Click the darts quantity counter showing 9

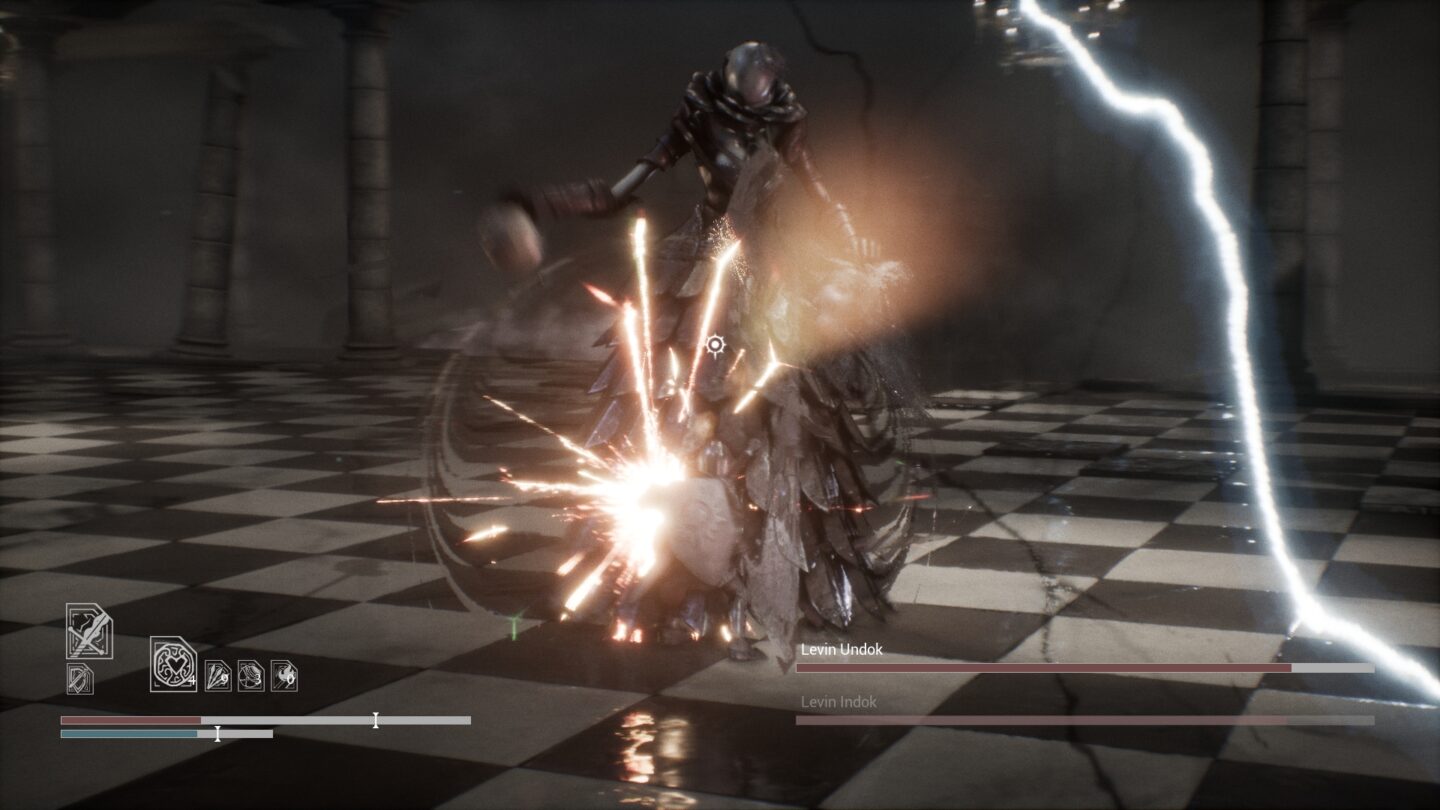point(224,679)
